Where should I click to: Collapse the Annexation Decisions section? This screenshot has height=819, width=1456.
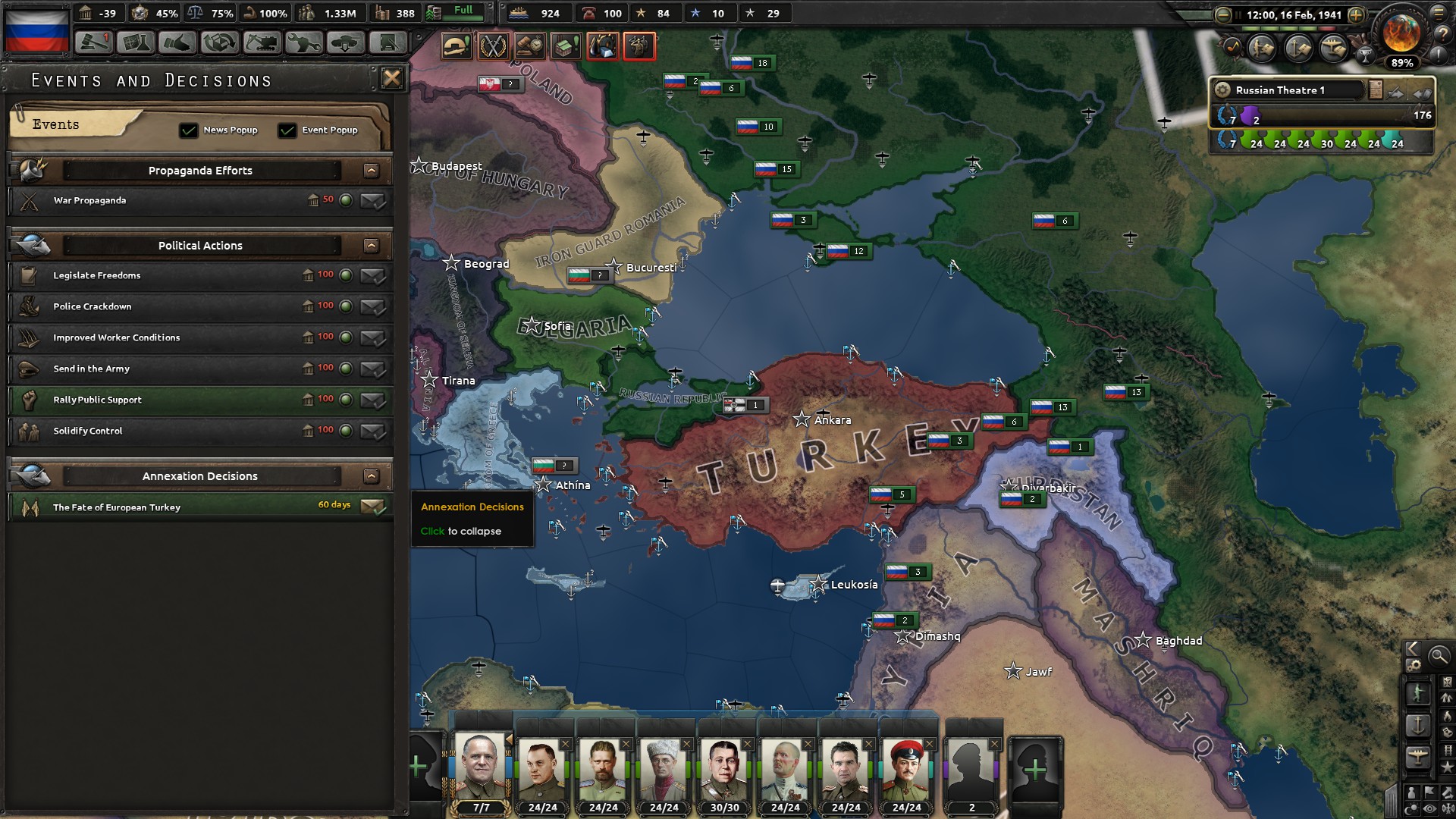(x=372, y=475)
